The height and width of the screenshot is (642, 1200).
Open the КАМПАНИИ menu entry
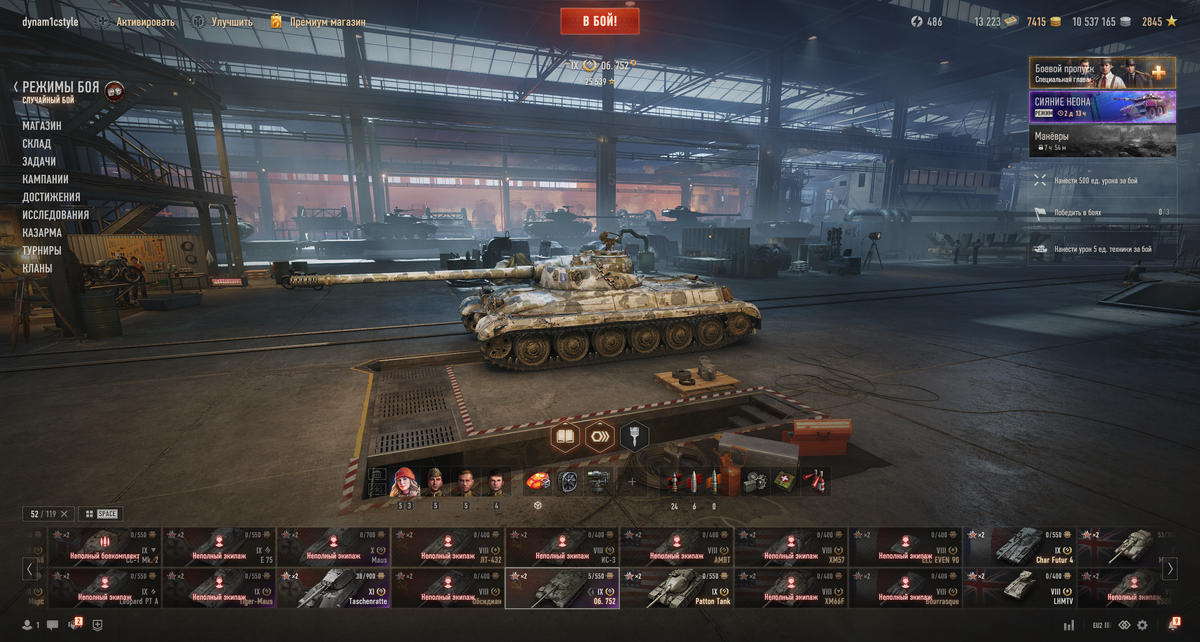[x=45, y=179]
